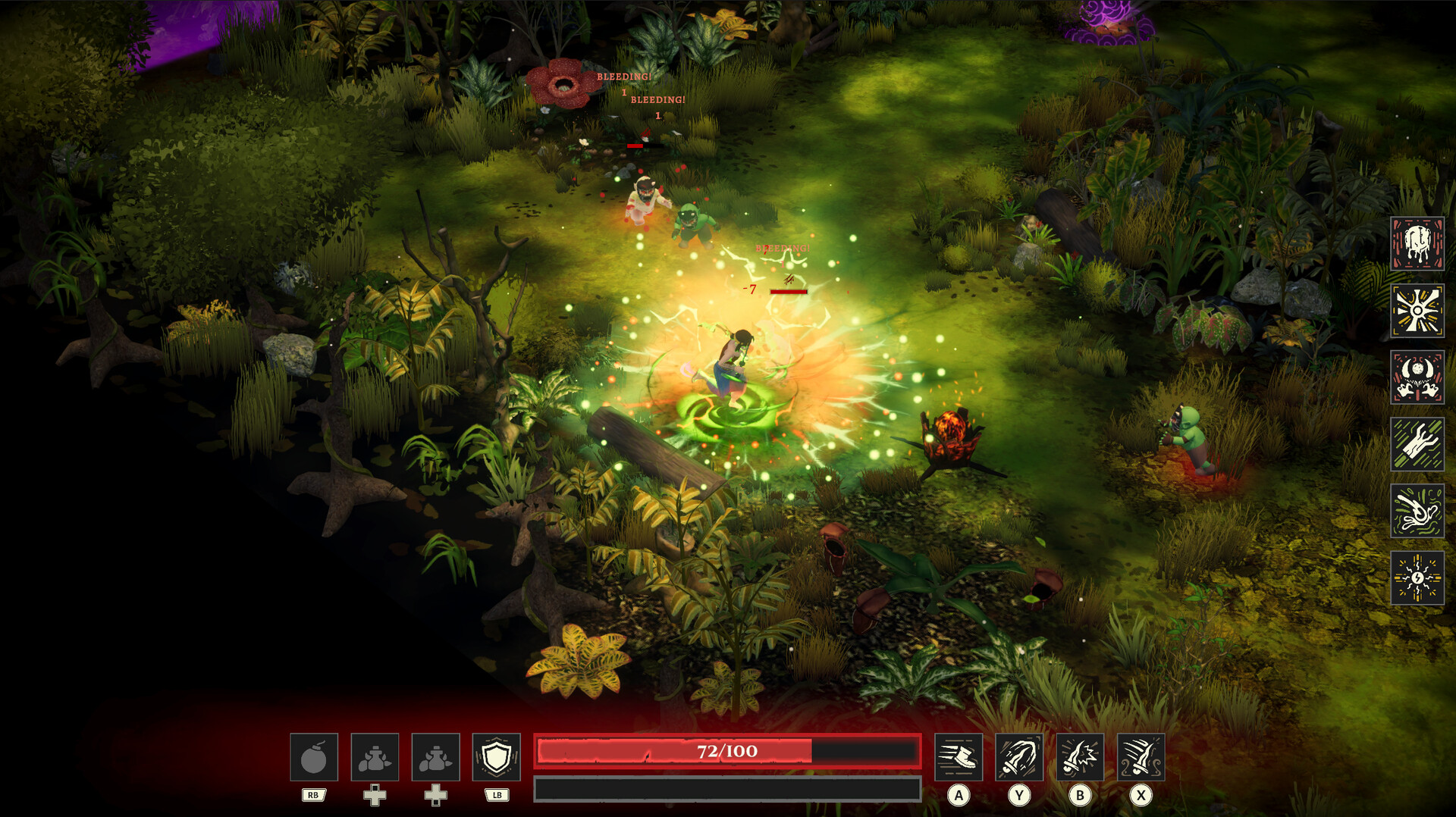Inspect the green branching root perk icon
The image size is (1456, 817).
(x=1417, y=443)
